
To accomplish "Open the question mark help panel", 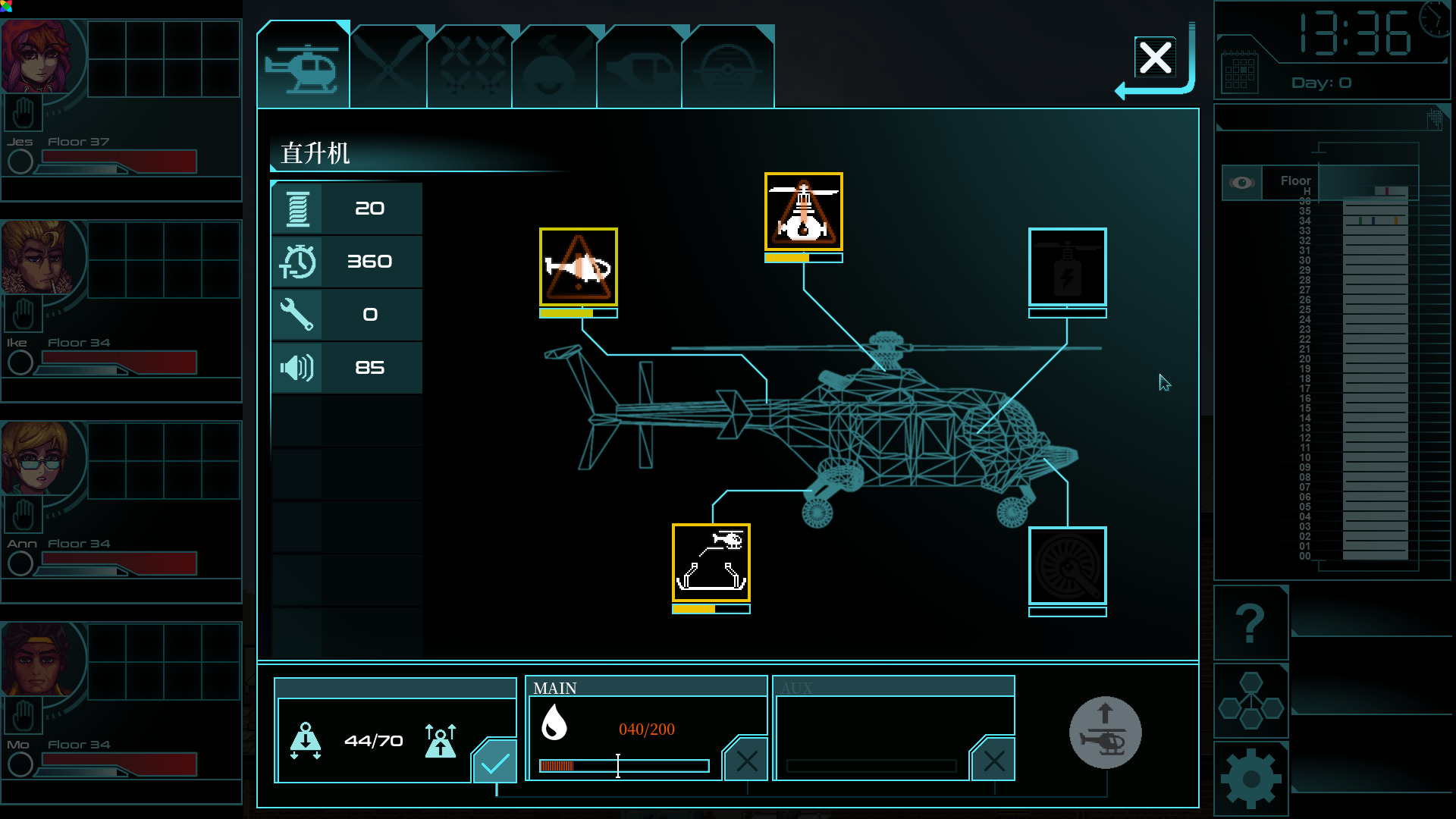I will coord(1250,623).
